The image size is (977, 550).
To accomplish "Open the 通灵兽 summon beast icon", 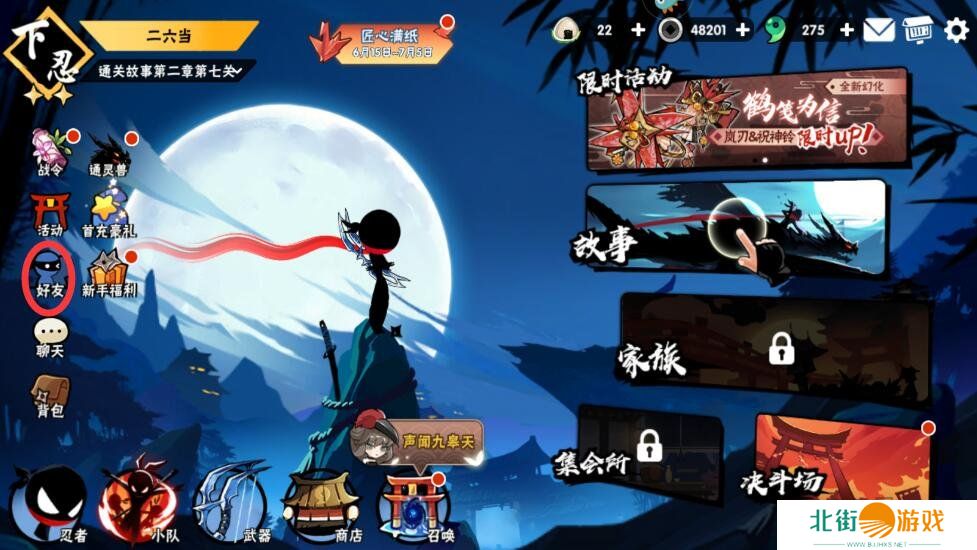I will click(107, 154).
